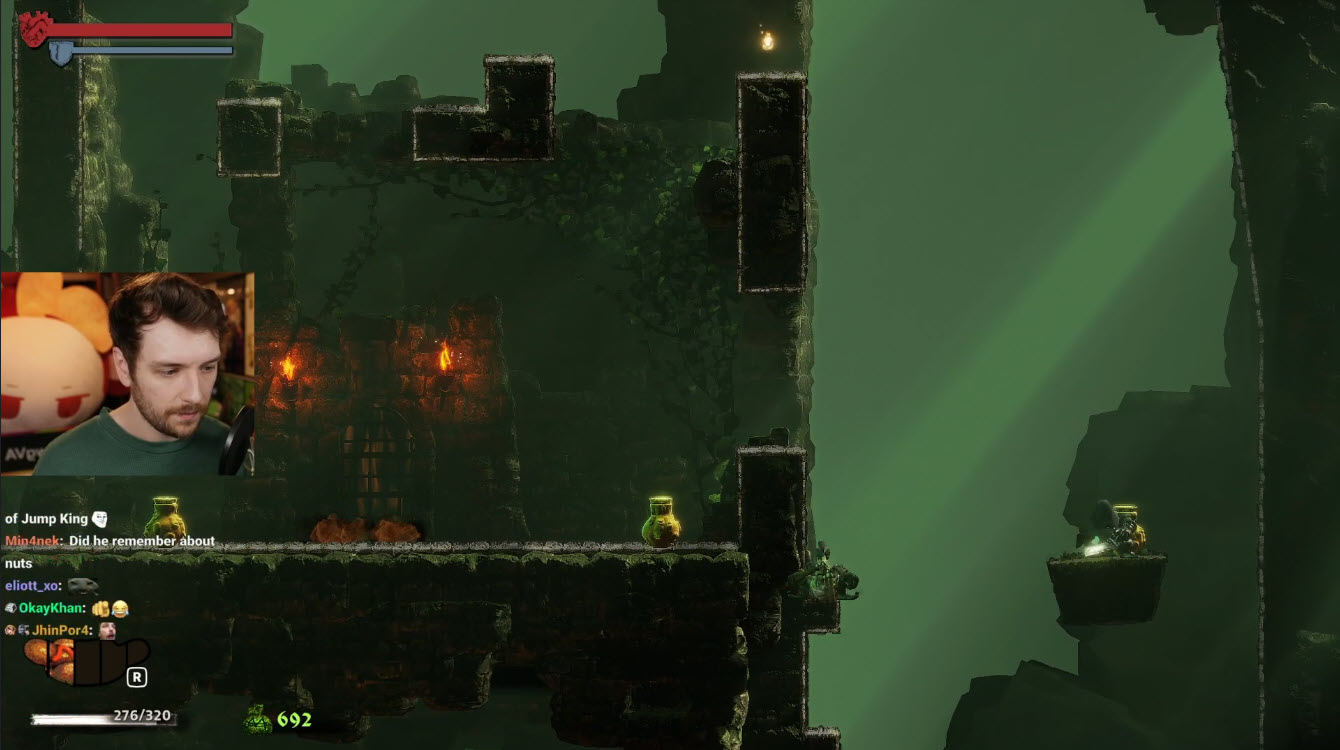Open chat user Min4nek's name
1340x750 pixels.
point(33,541)
